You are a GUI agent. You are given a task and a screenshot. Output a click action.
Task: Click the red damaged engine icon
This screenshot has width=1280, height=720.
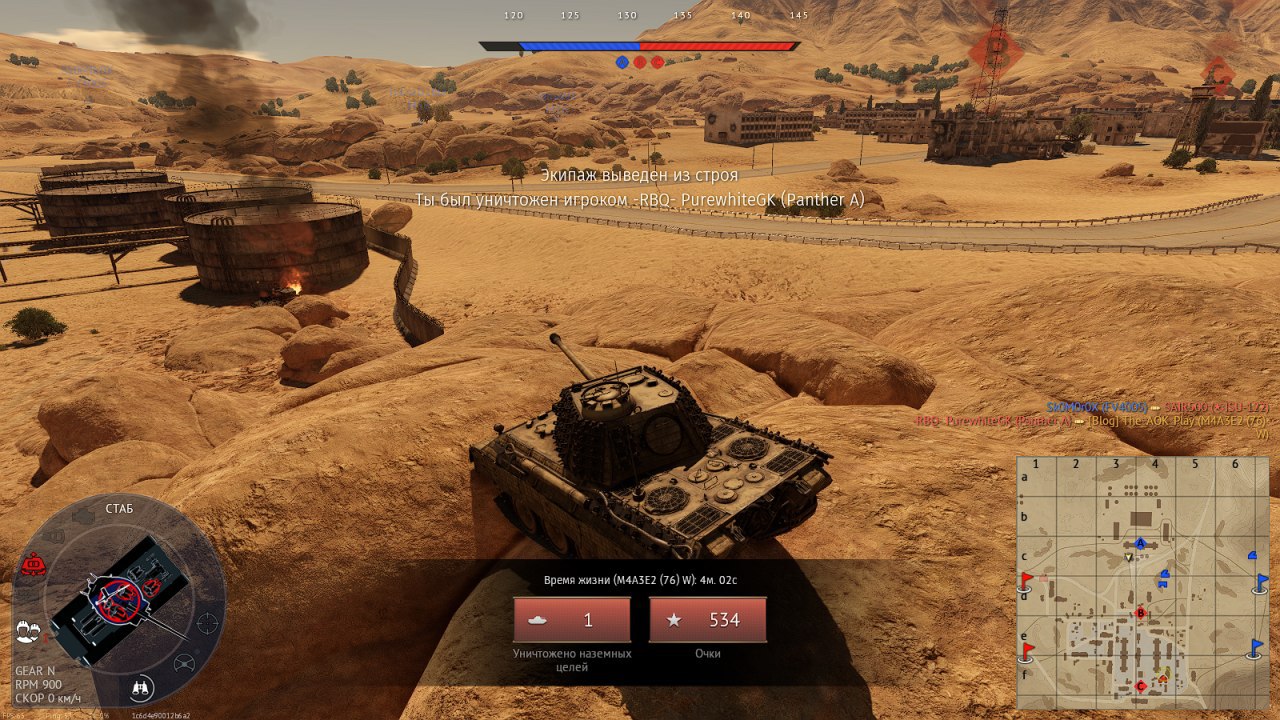tap(32, 565)
